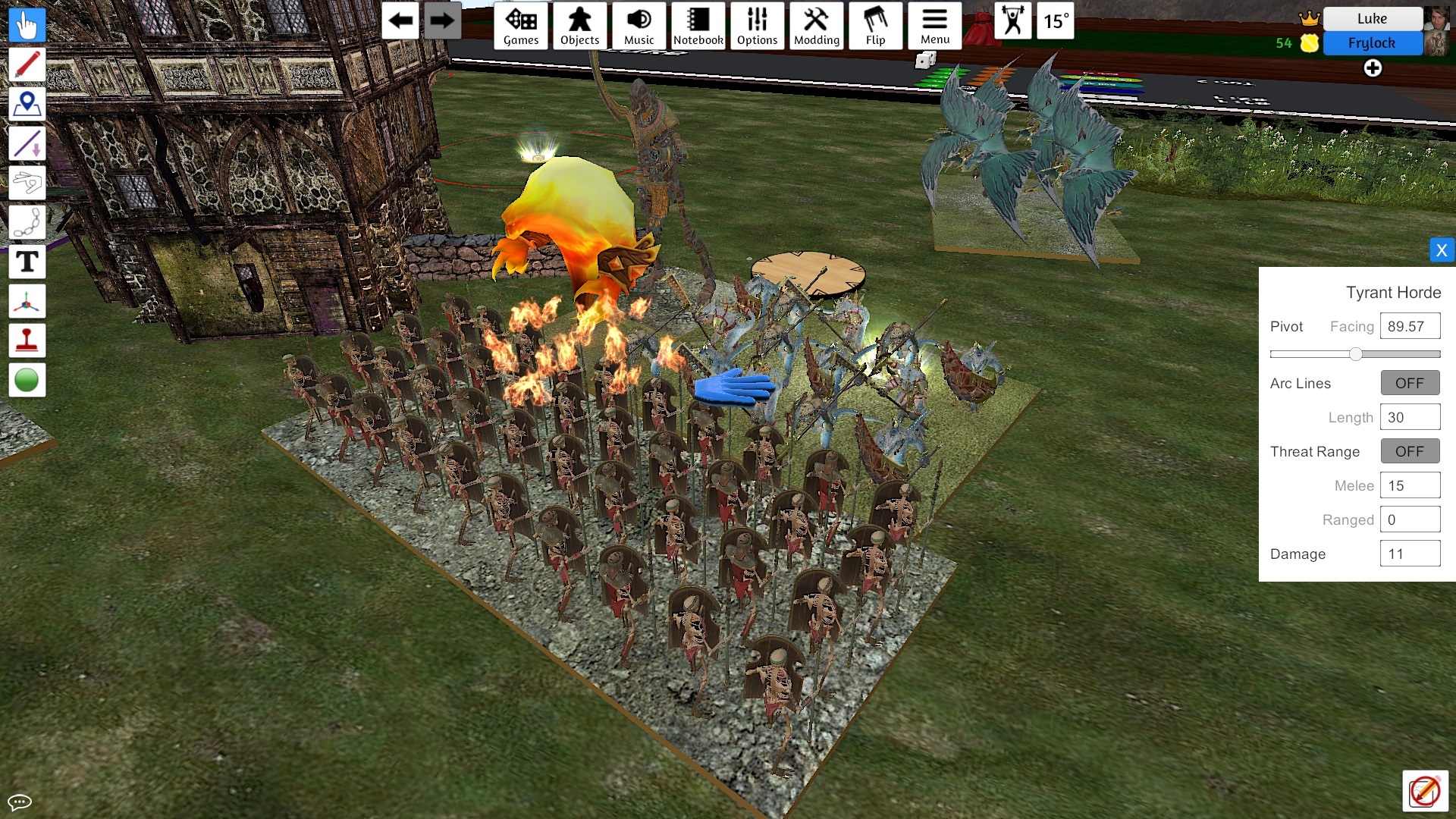Click the Facing value field
1456x819 pixels.
click(1409, 326)
